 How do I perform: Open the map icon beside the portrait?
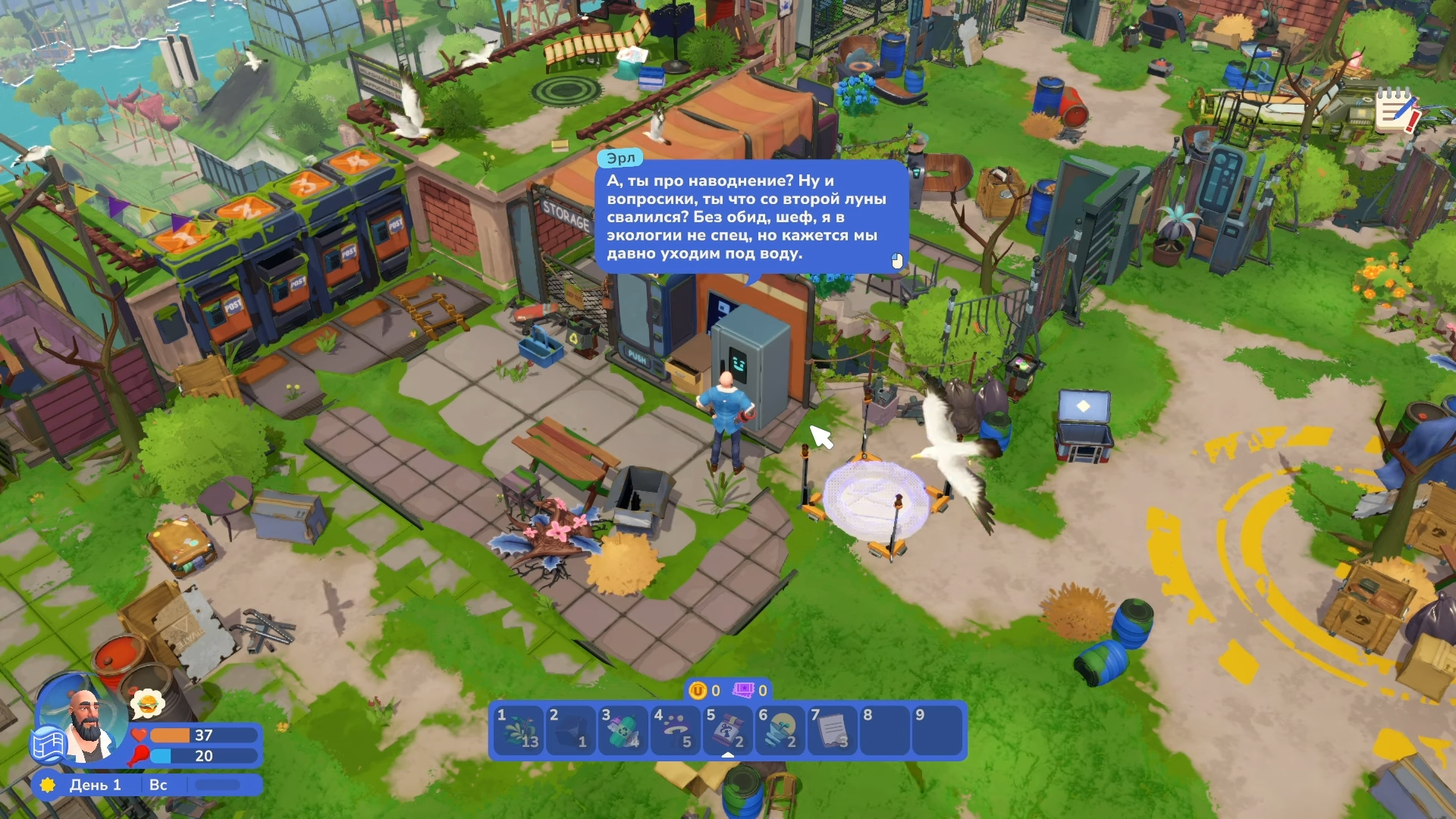47,745
